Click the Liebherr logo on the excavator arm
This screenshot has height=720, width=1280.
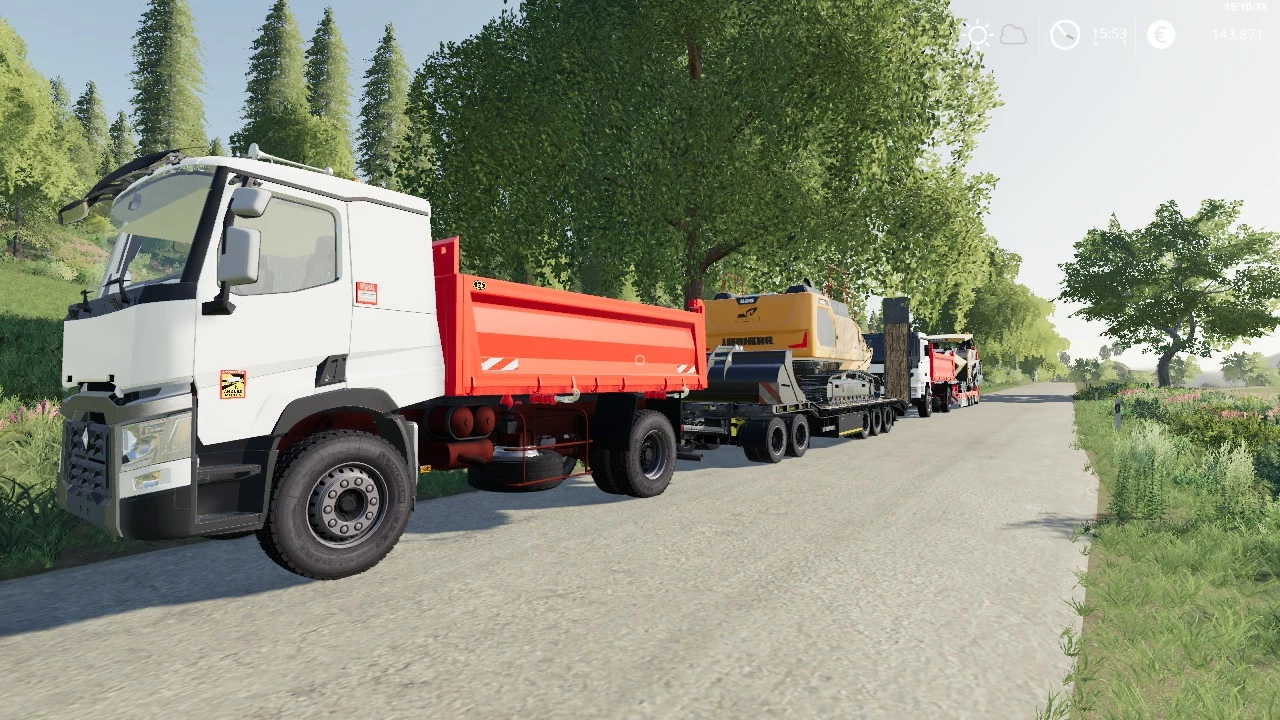click(748, 340)
